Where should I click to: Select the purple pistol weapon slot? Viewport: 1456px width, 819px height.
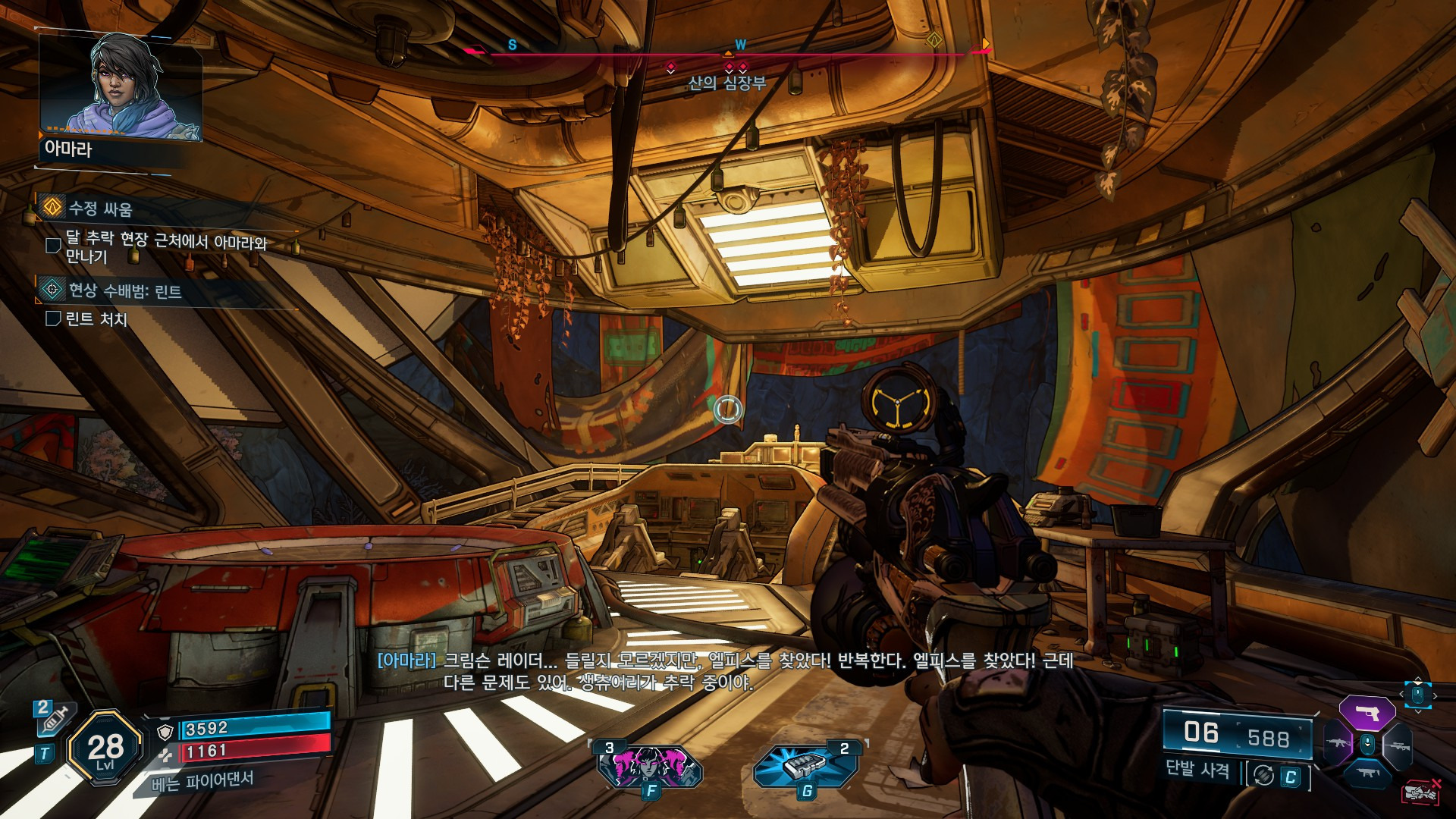(1367, 713)
